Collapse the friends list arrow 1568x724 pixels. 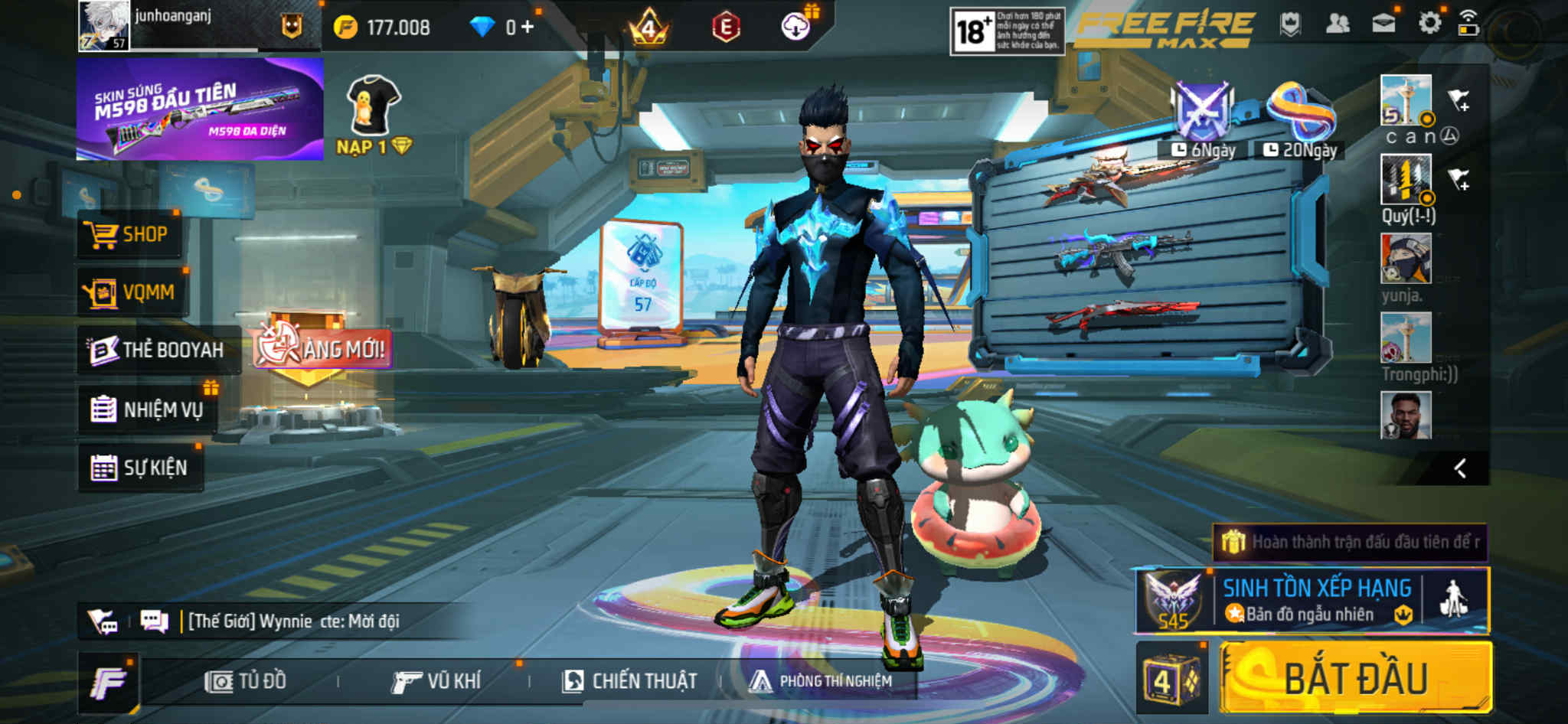point(1460,468)
